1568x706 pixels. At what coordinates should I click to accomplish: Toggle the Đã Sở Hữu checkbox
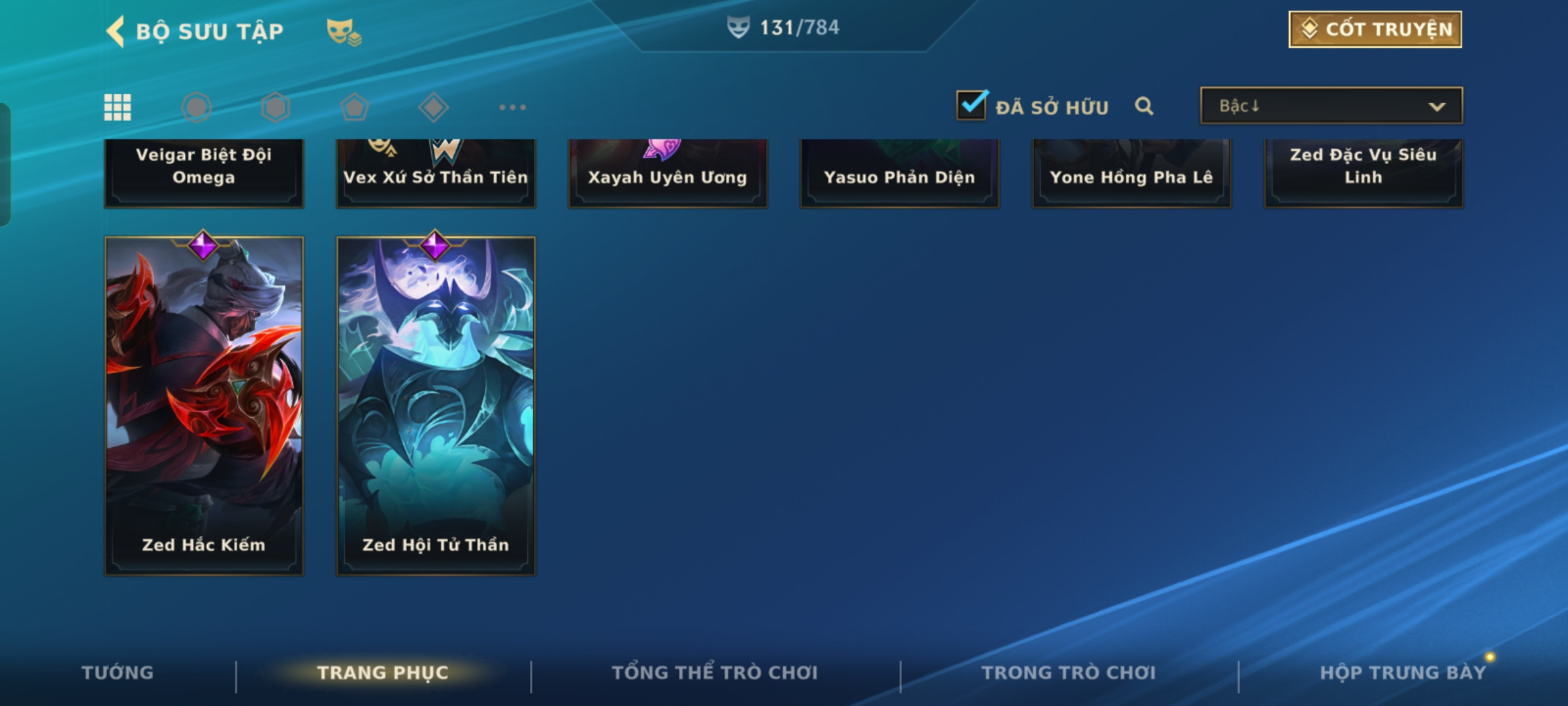972,105
